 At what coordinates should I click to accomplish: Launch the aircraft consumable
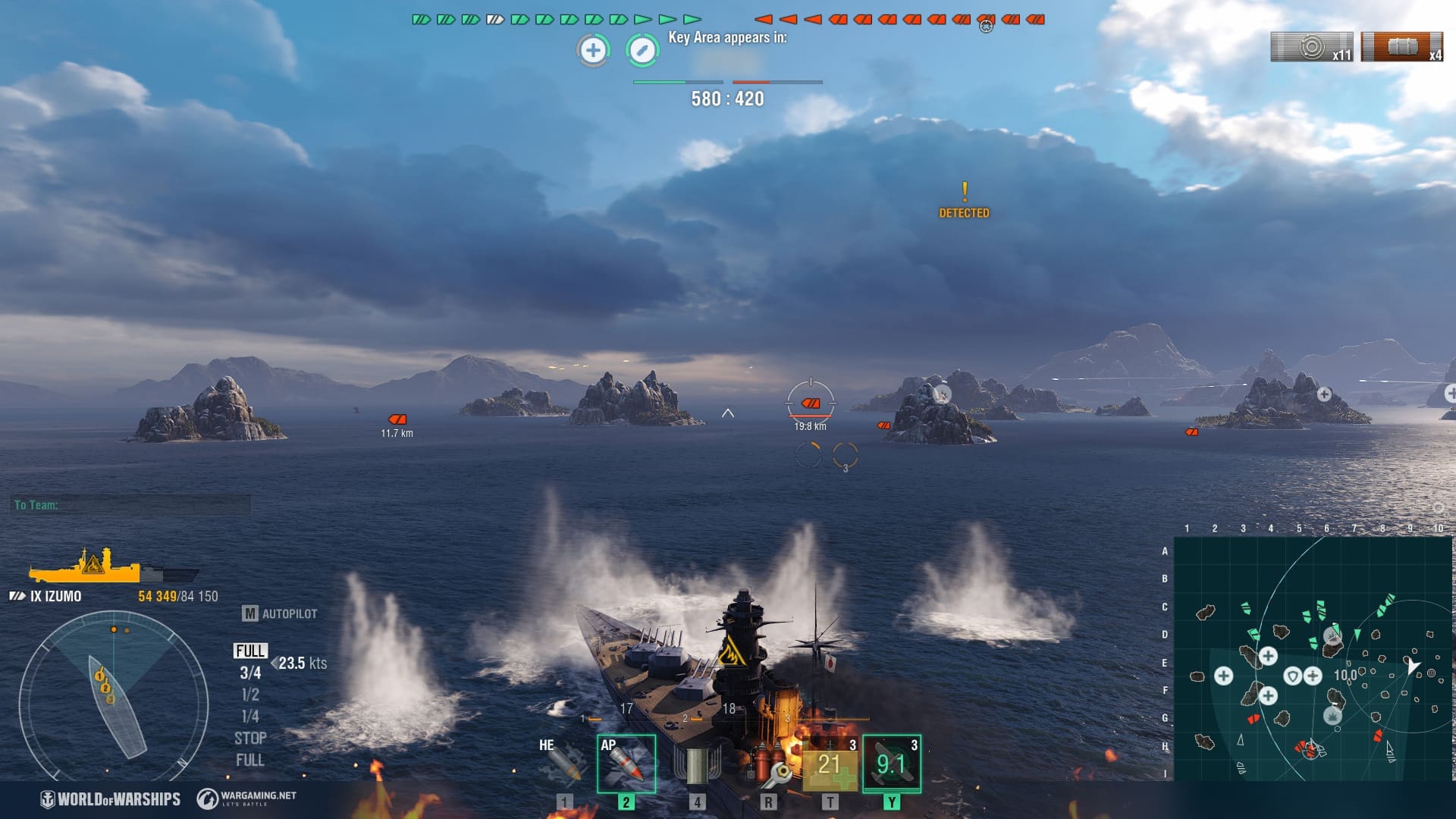[x=892, y=764]
